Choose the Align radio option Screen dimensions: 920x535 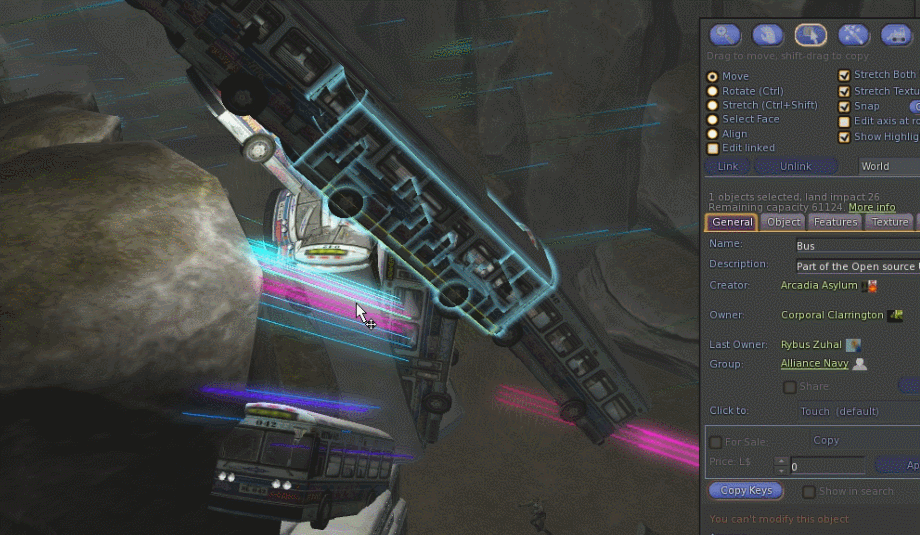coord(713,134)
